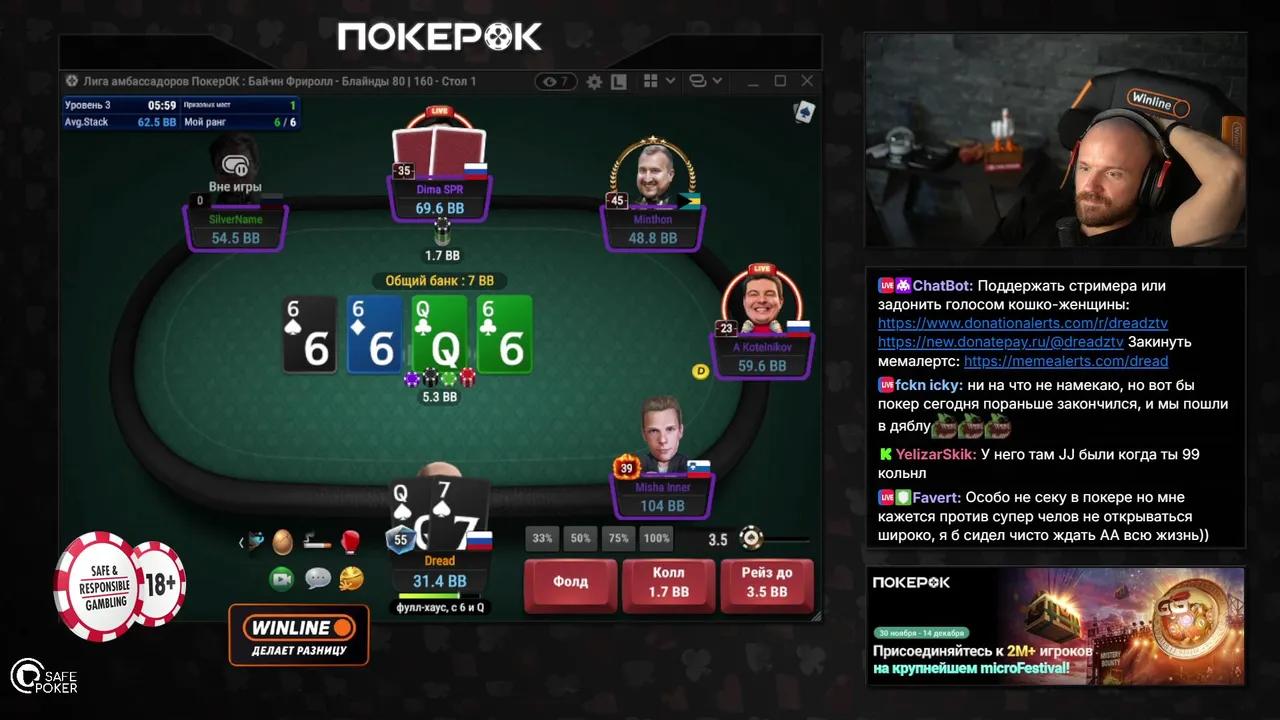The image size is (1280, 720).
Task: Click the egg throwable emoji icon
Action: pyautogui.click(x=283, y=542)
